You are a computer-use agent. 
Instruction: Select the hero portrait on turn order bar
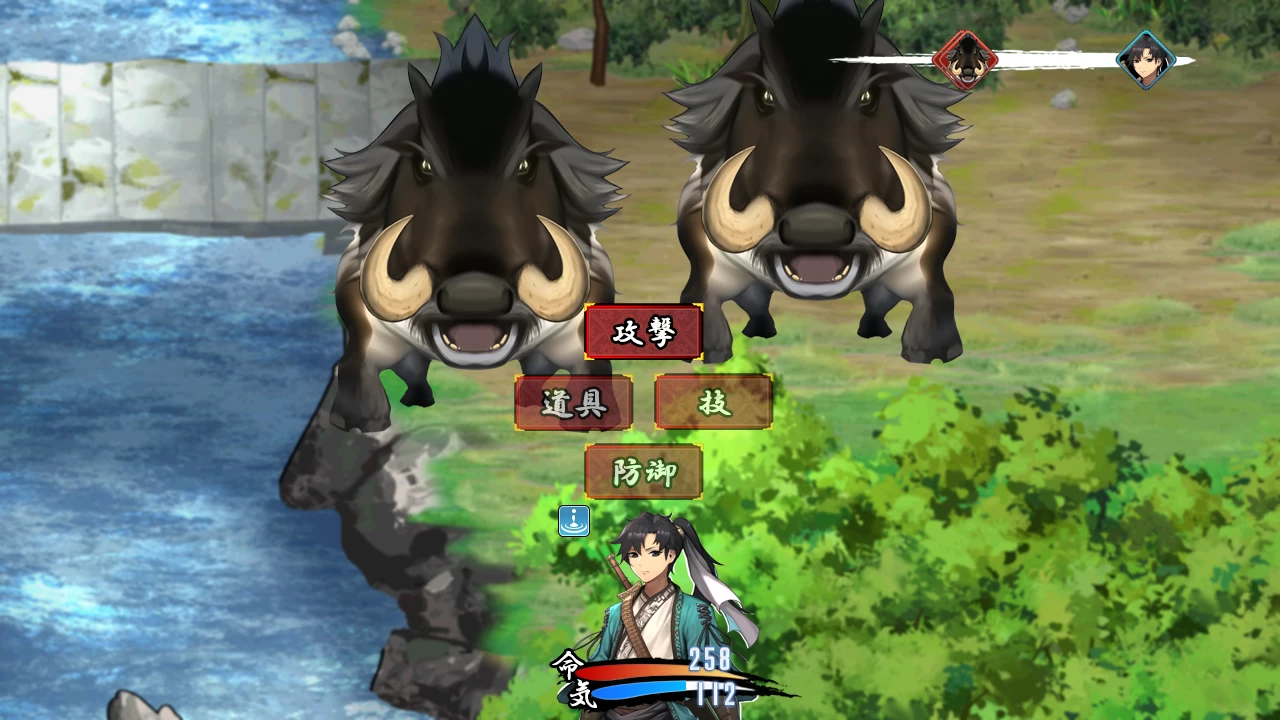1145,60
